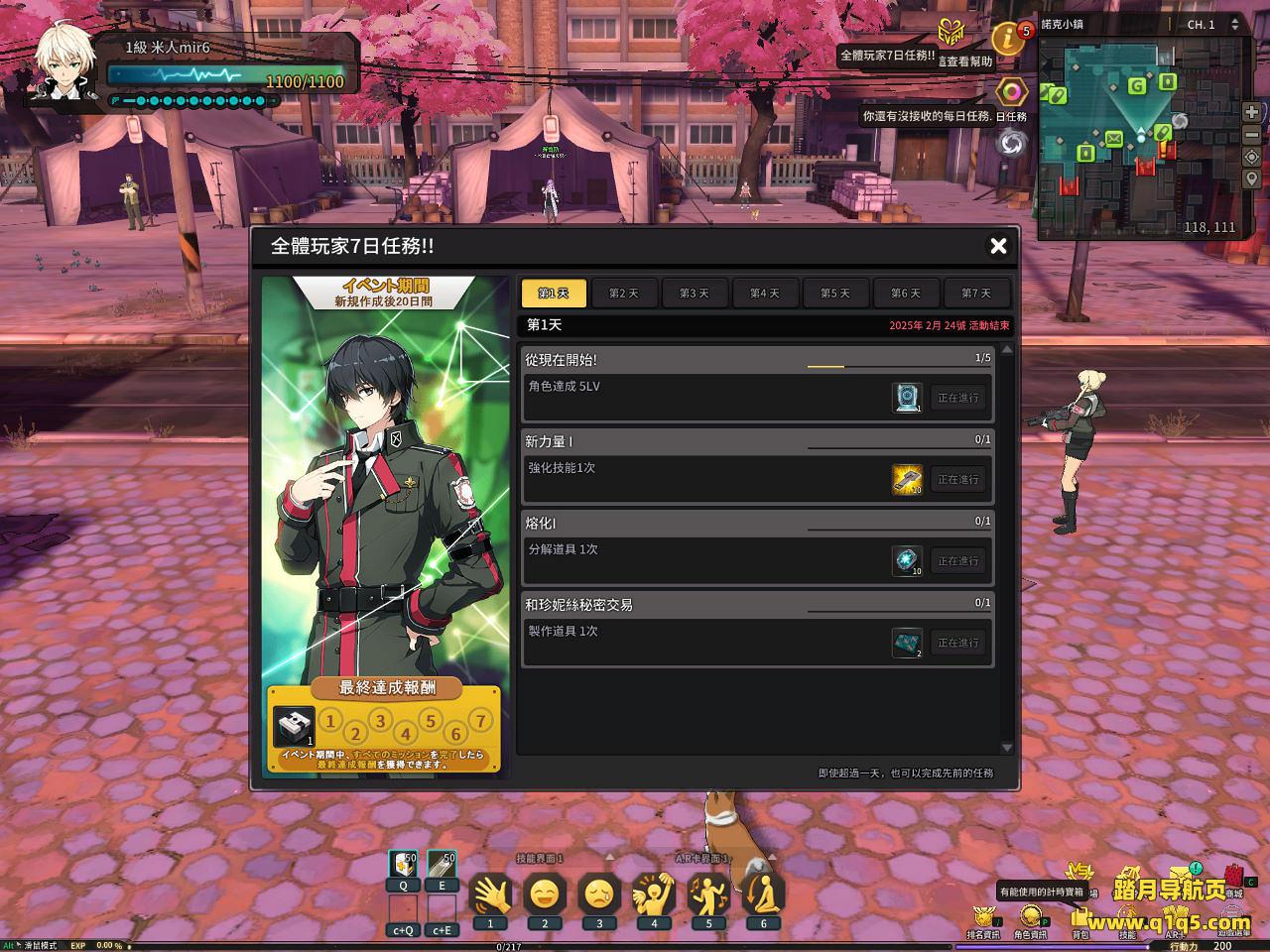Activate the laughing face emote

[x=545, y=895]
